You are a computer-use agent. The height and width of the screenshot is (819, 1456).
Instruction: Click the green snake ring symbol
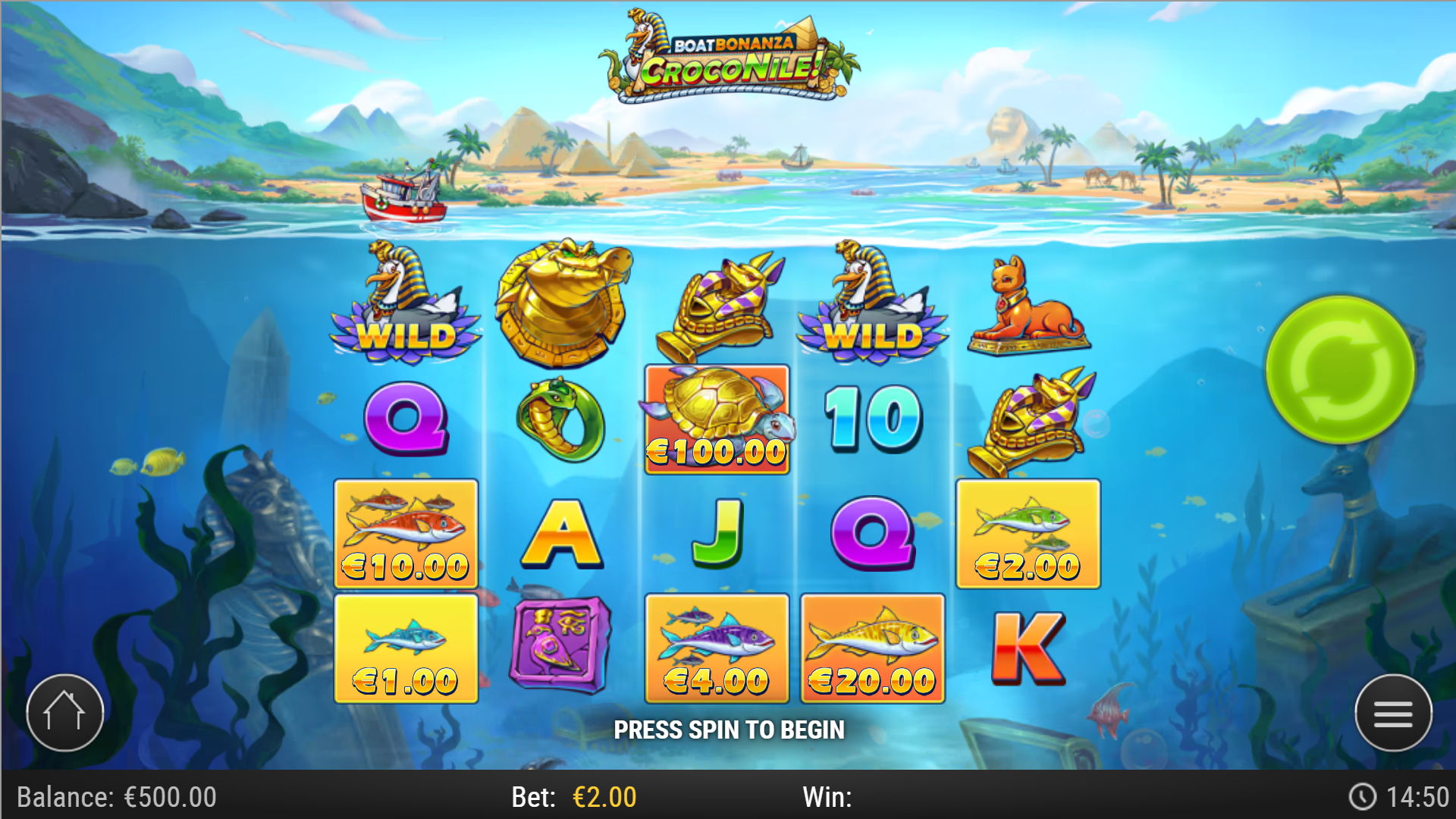pyautogui.click(x=561, y=421)
